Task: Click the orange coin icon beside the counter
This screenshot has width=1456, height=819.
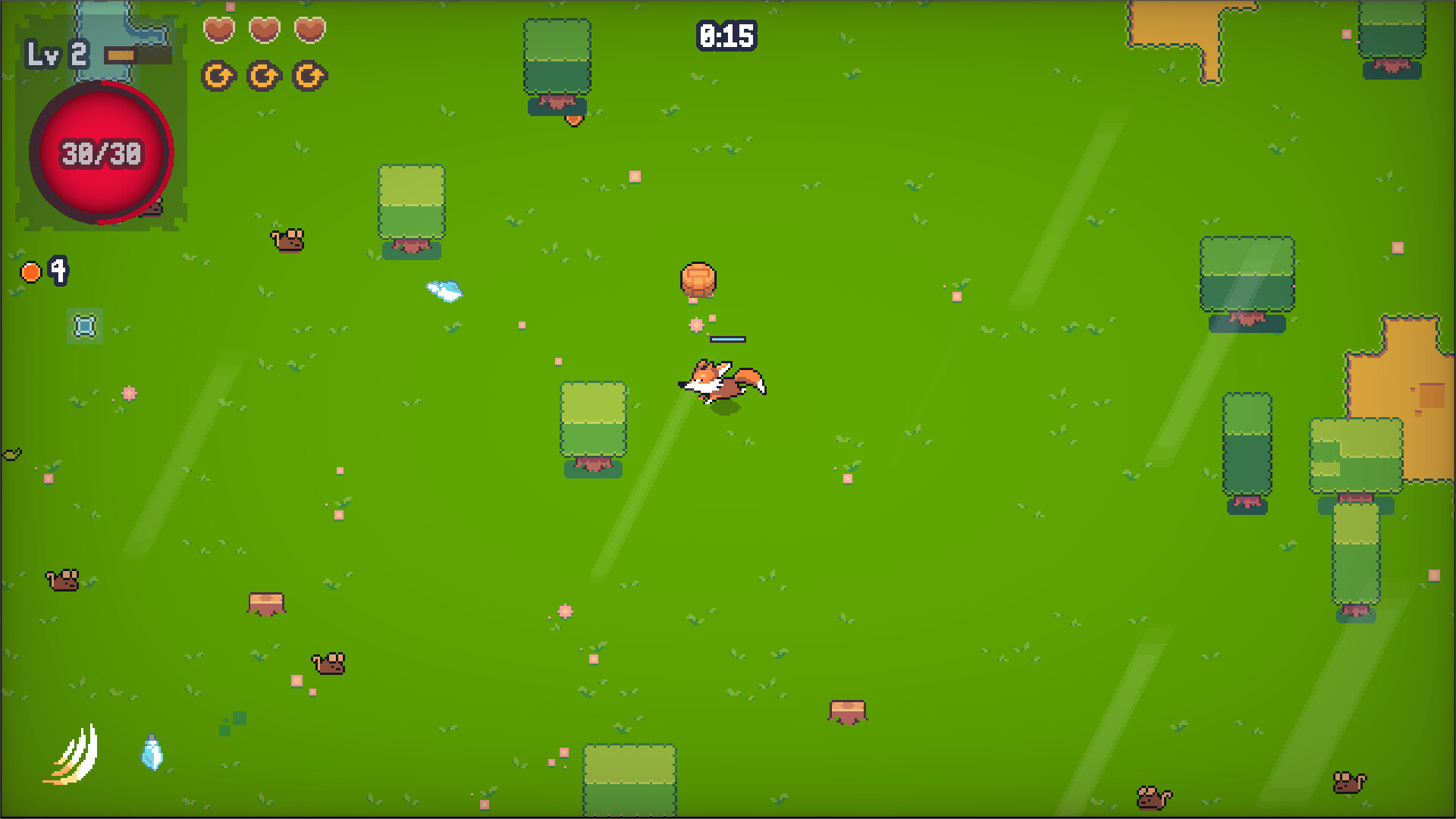Action: 30,271
